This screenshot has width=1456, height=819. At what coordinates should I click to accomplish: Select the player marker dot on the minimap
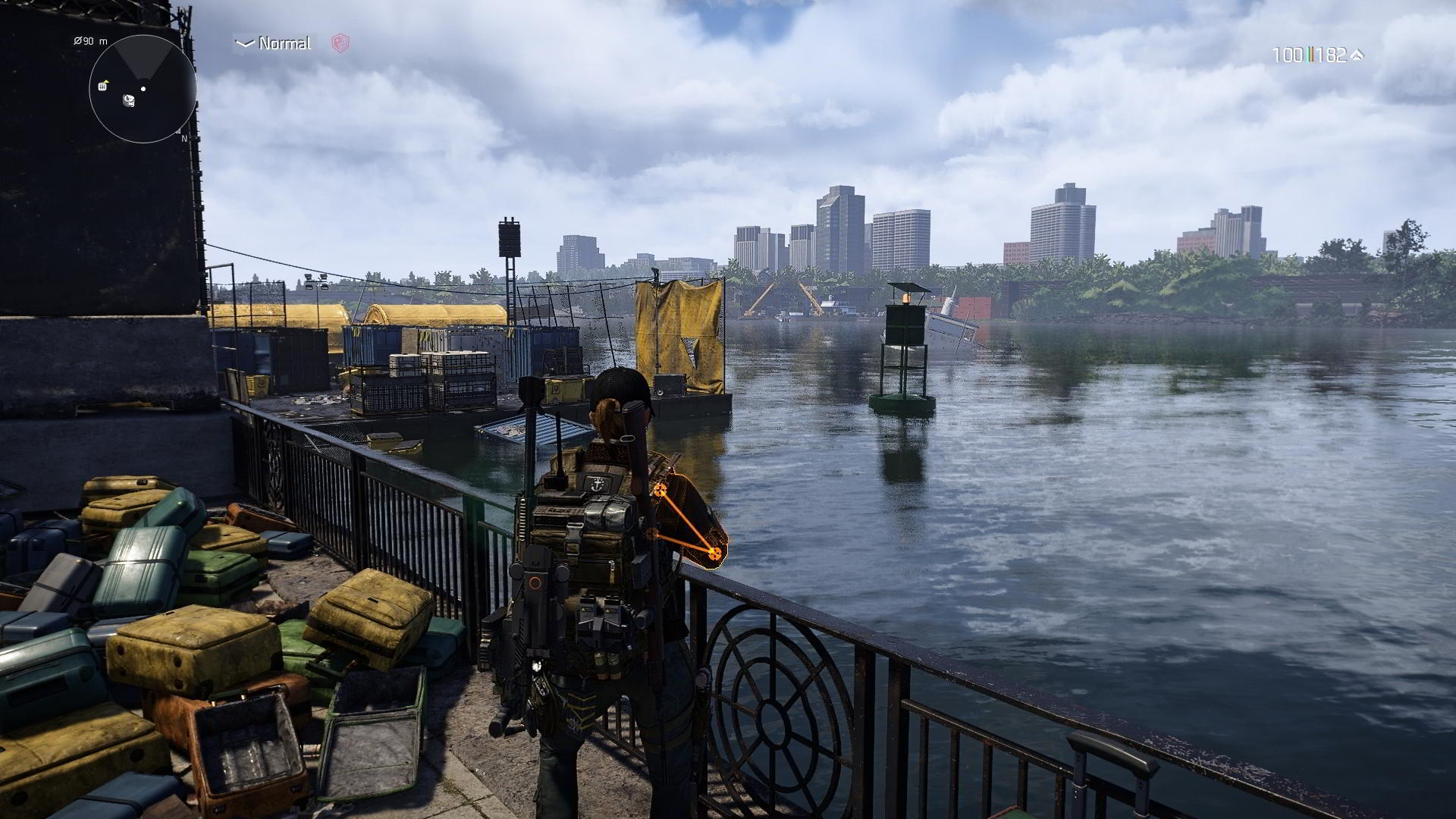(143, 89)
